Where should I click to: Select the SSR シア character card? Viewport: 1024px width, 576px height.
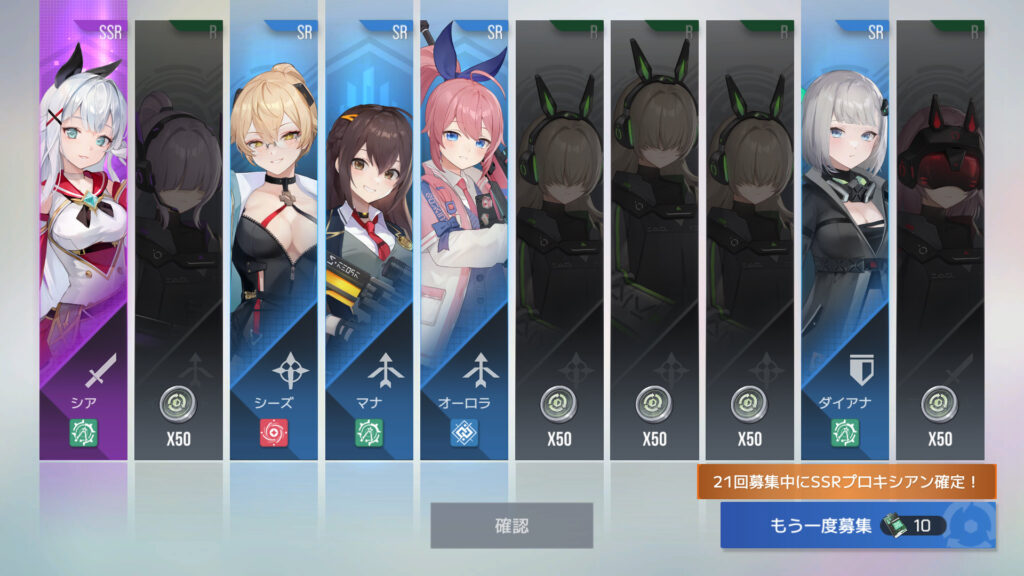83,240
